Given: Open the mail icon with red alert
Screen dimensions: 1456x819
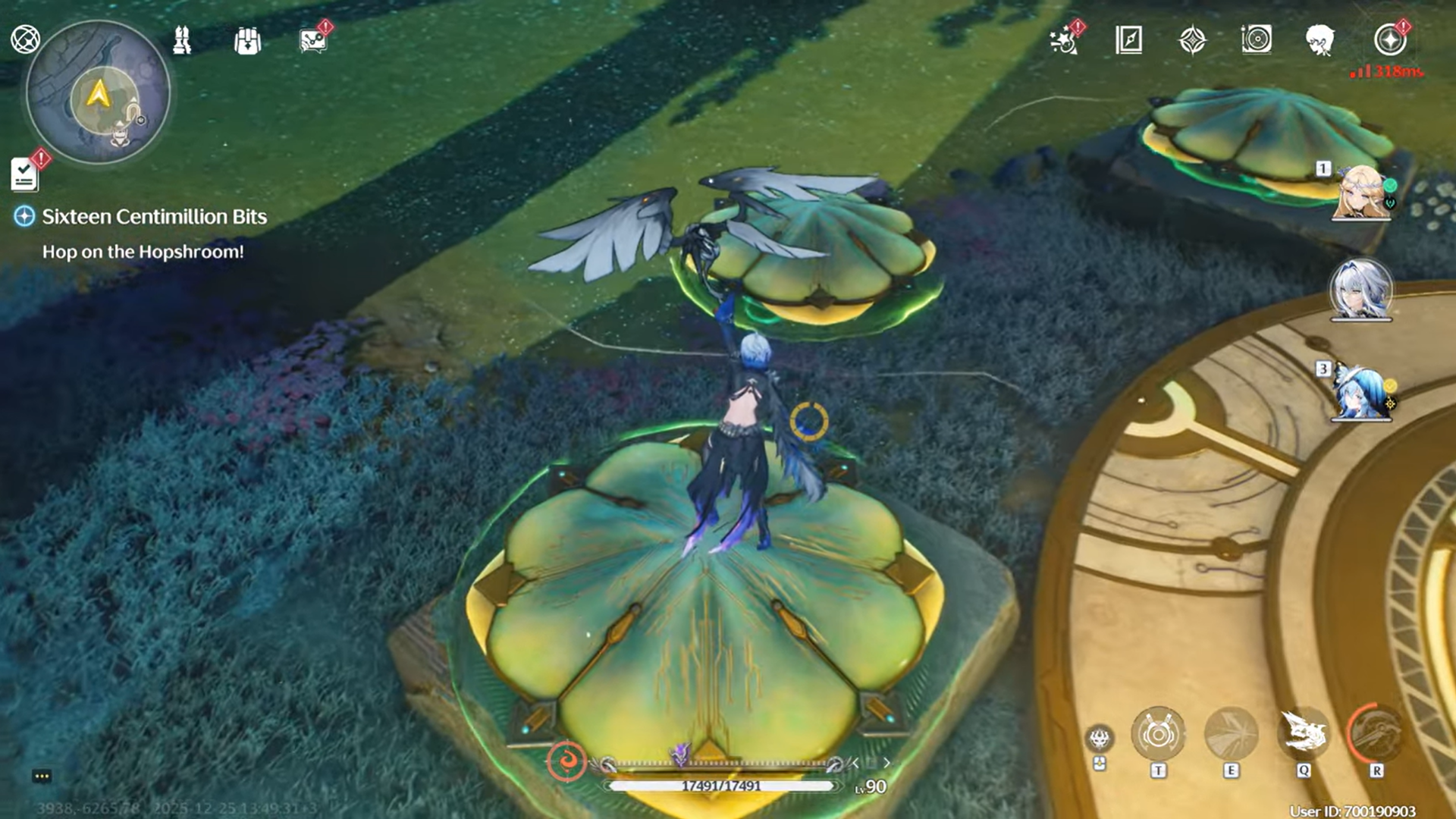Looking at the screenshot, I should (x=312, y=41).
